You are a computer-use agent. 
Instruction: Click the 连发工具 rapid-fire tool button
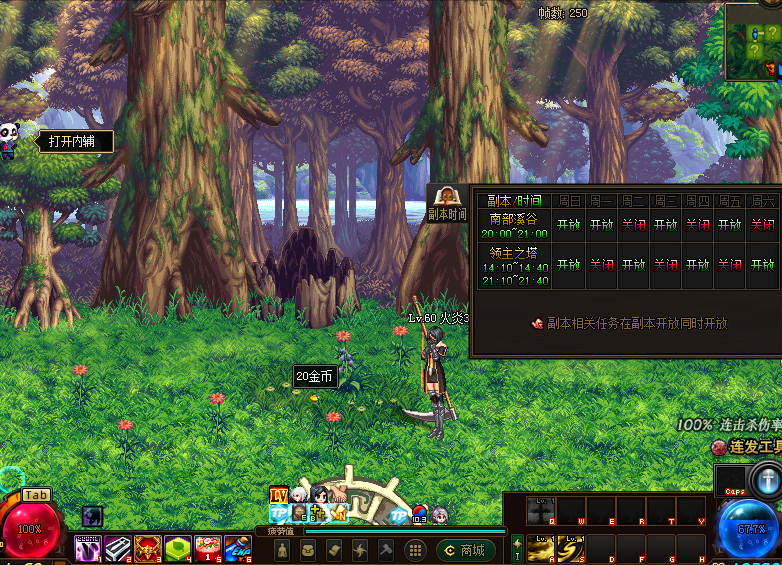pos(746,447)
